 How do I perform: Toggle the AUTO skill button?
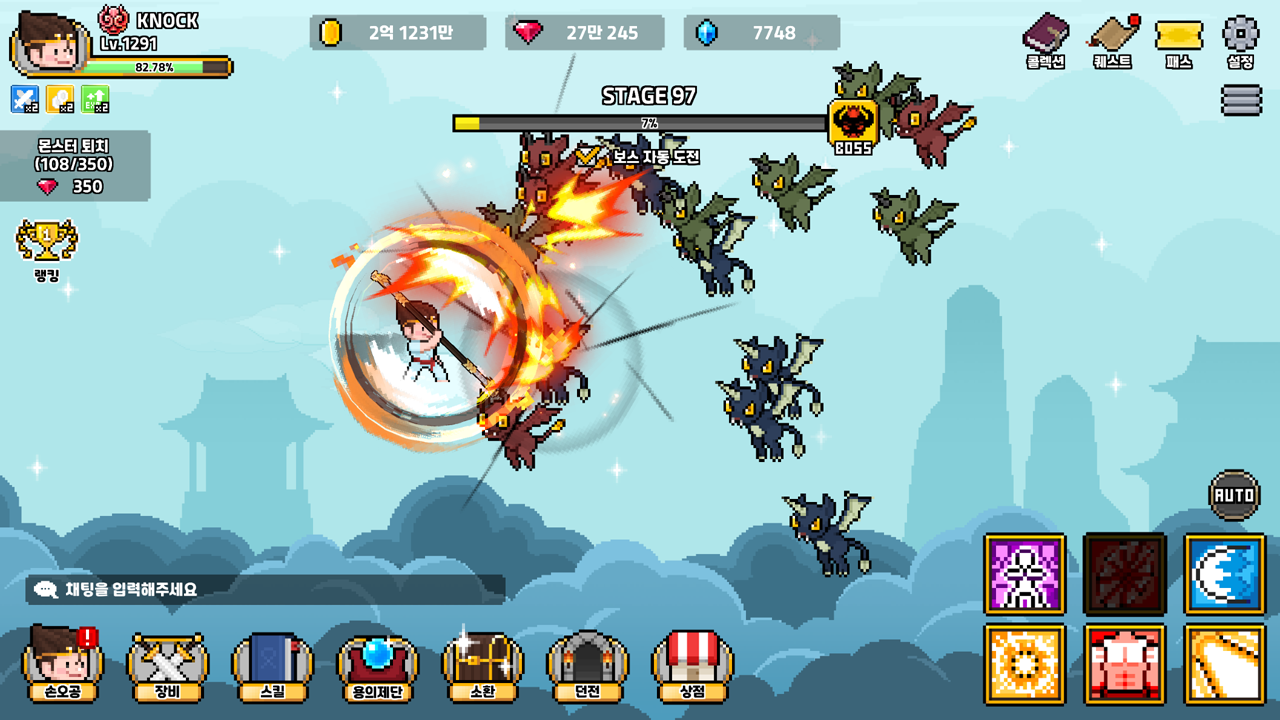(1234, 494)
